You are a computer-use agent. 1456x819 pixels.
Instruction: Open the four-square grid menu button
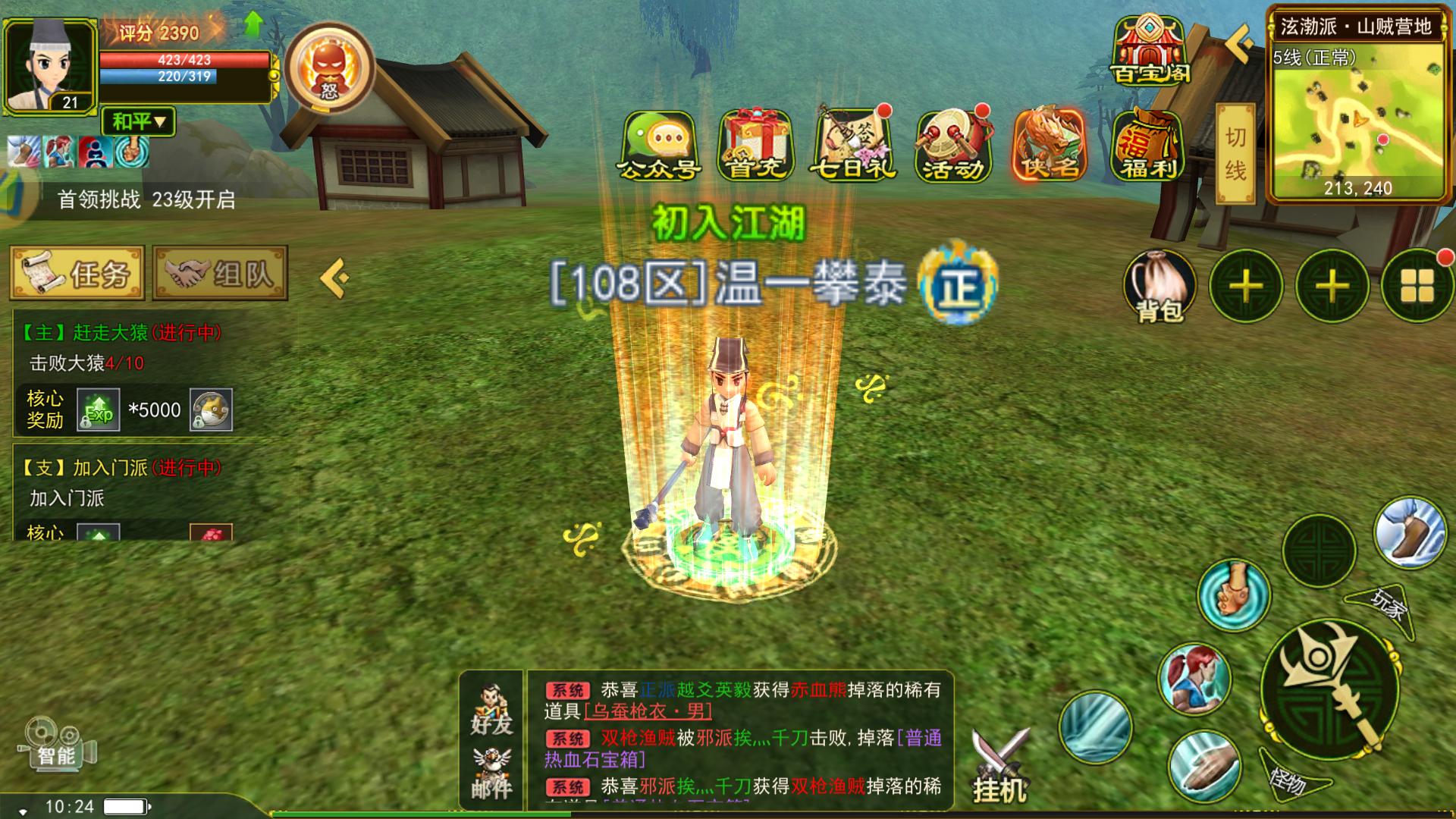click(x=1417, y=287)
